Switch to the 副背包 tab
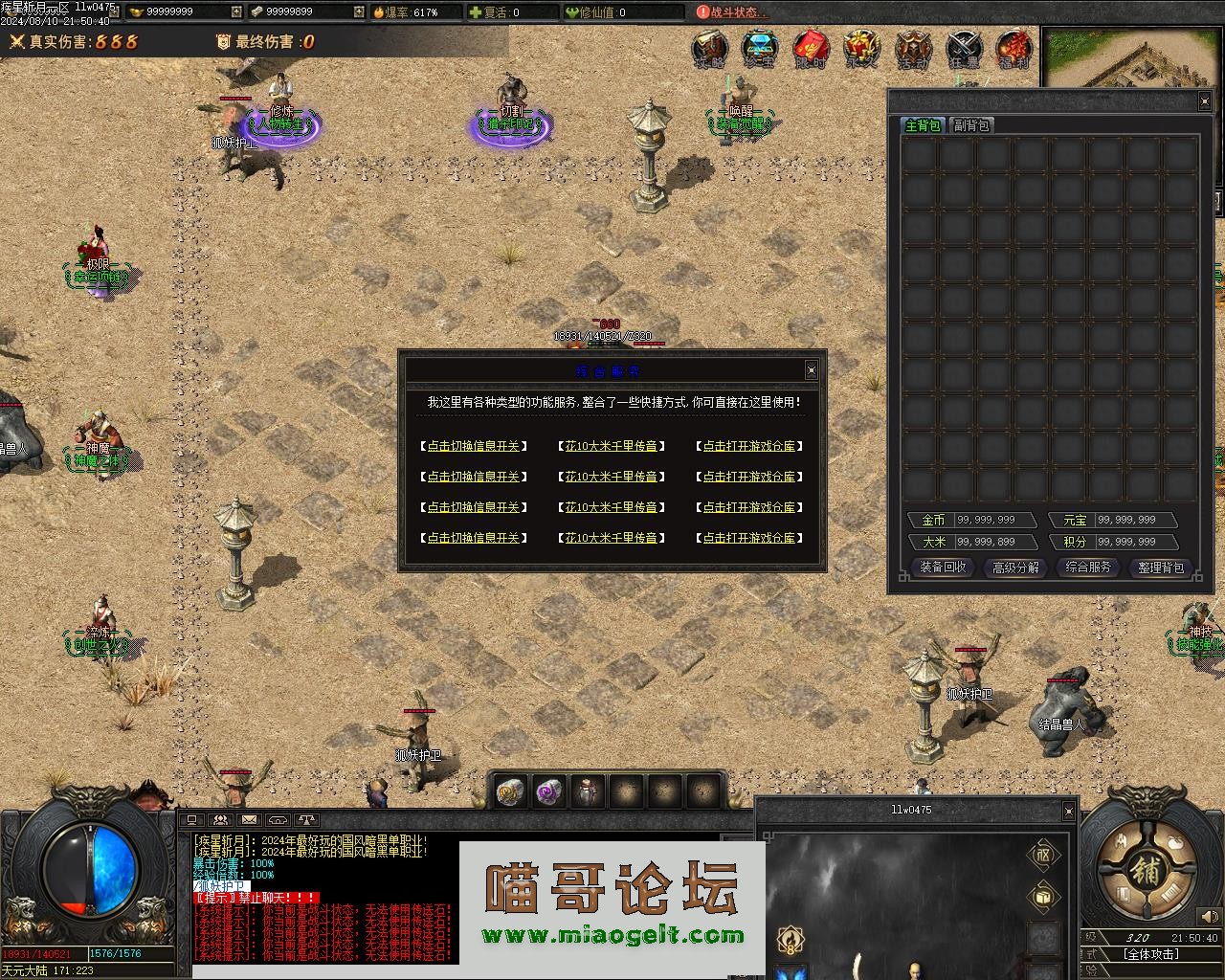 point(971,125)
